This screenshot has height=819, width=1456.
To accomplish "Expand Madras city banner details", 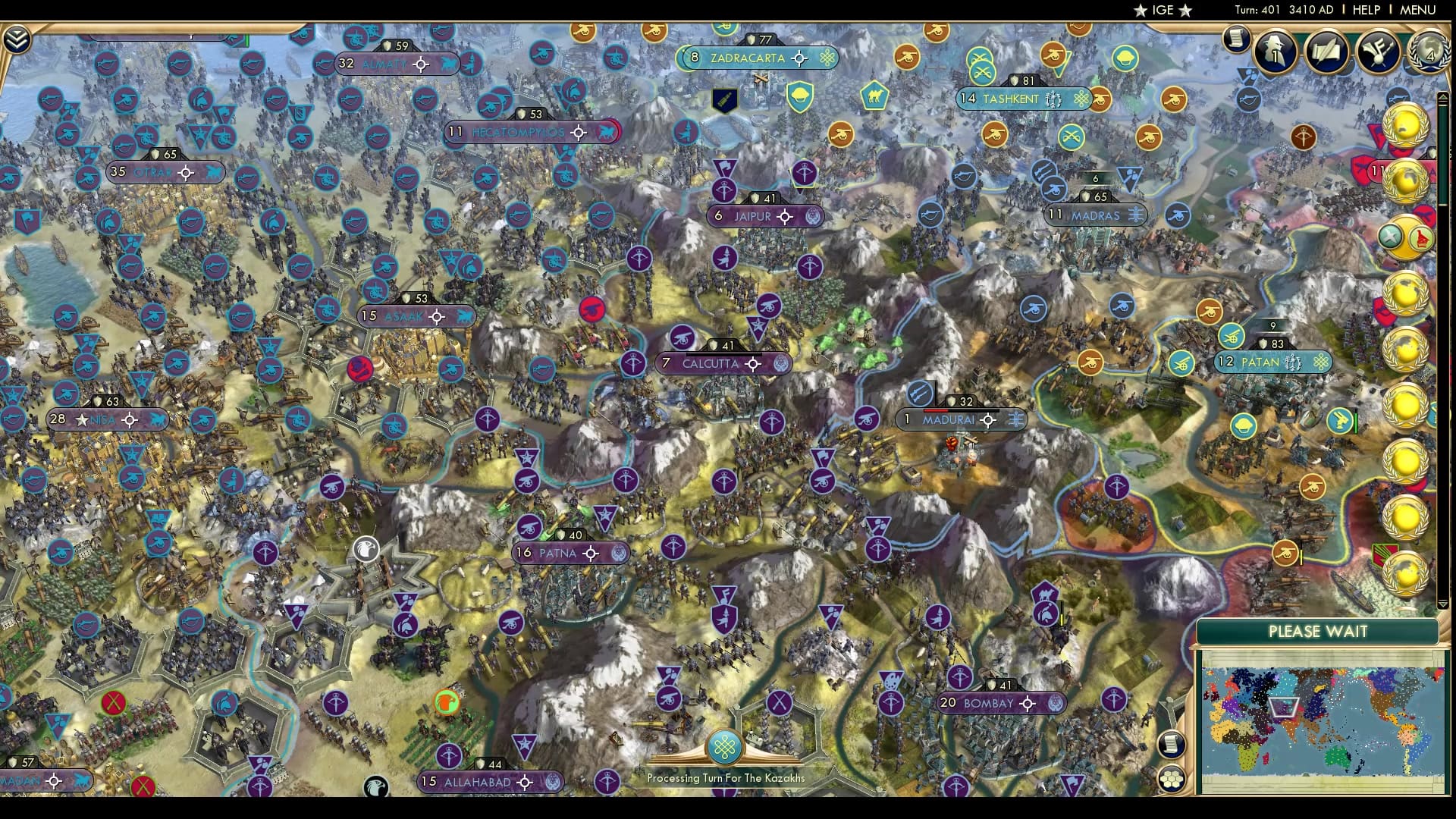I will click(1135, 215).
